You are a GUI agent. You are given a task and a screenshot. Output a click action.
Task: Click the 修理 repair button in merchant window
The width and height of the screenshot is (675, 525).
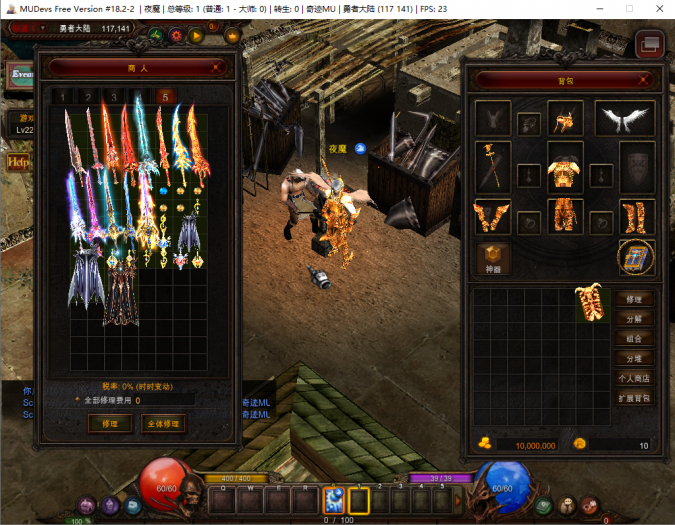[103, 423]
